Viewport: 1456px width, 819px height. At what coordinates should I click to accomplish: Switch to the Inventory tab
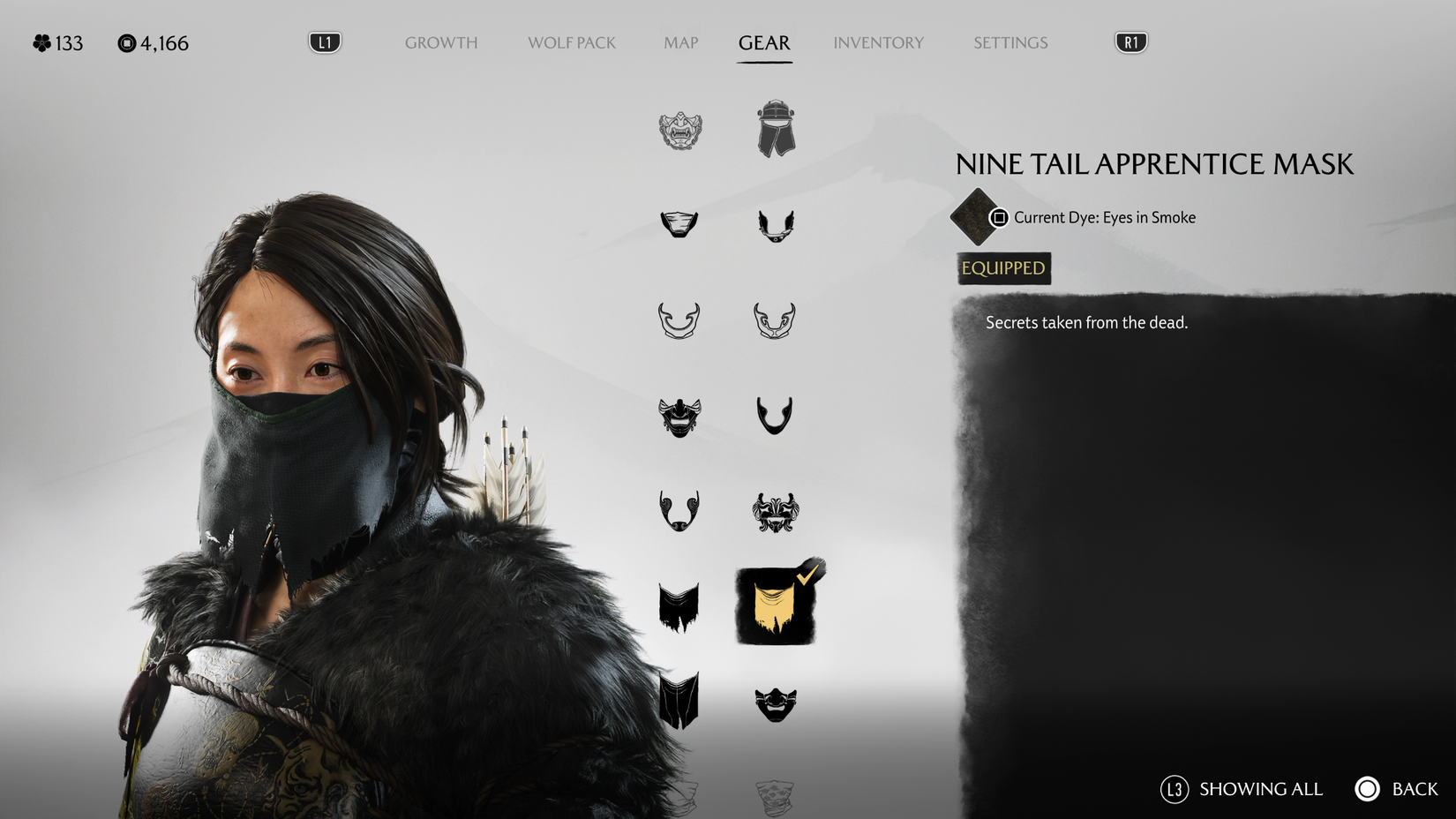[879, 42]
